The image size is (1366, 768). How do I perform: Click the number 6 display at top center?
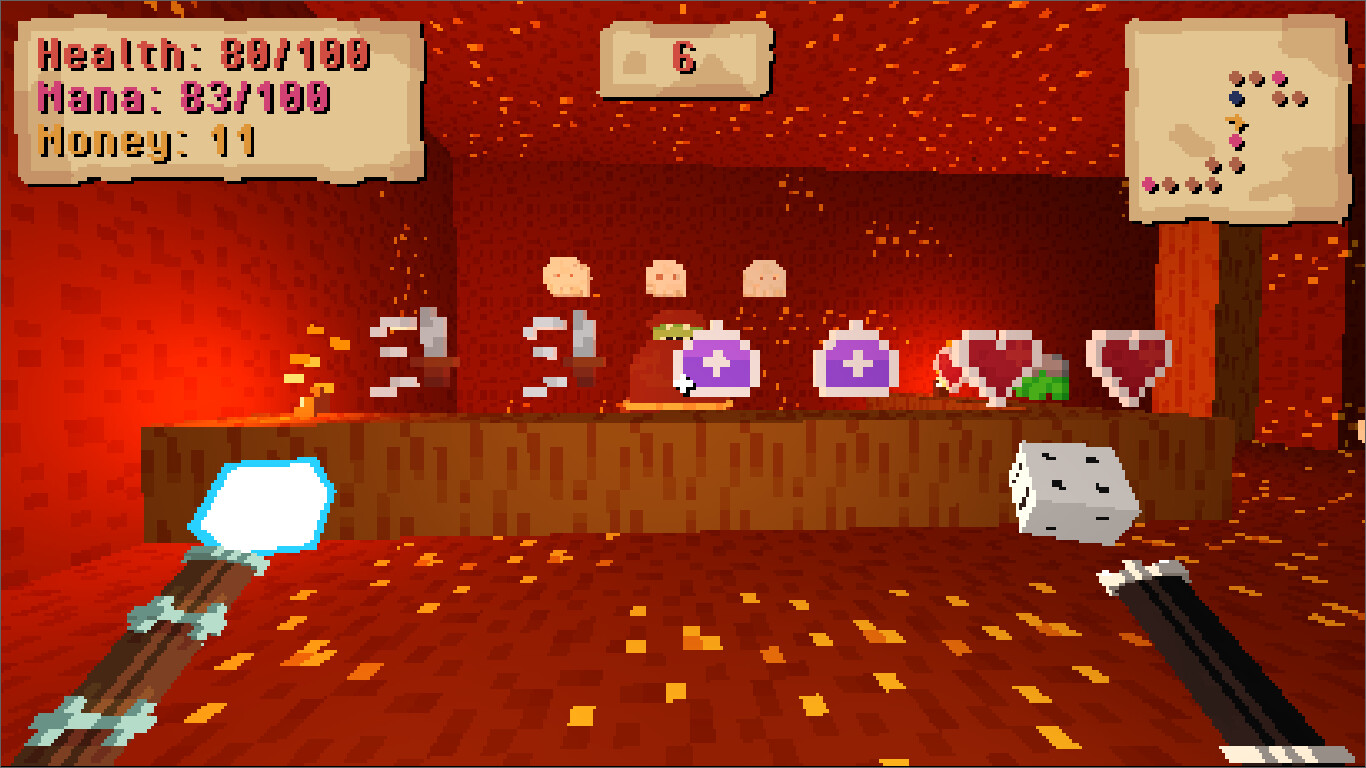(x=683, y=58)
